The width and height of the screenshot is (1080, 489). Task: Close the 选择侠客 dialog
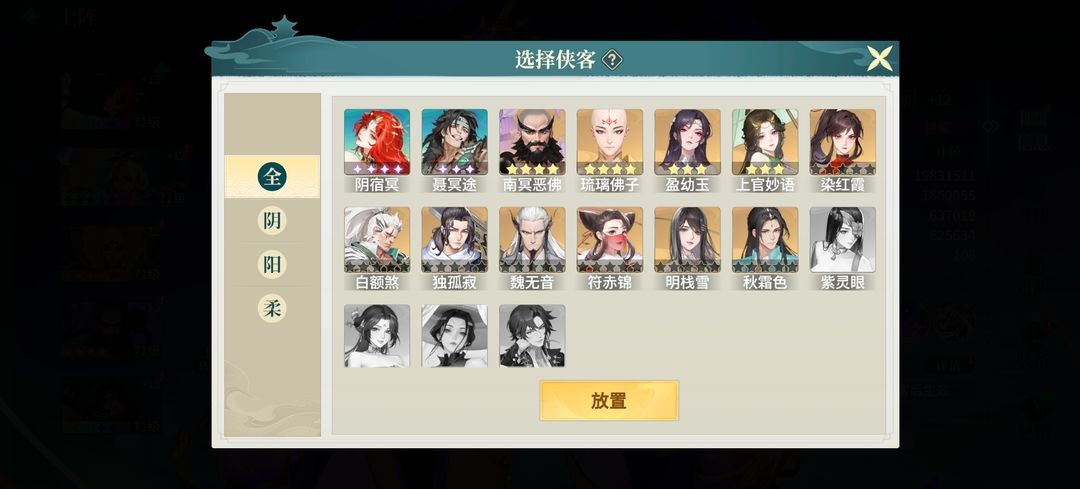click(x=879, y=58)
